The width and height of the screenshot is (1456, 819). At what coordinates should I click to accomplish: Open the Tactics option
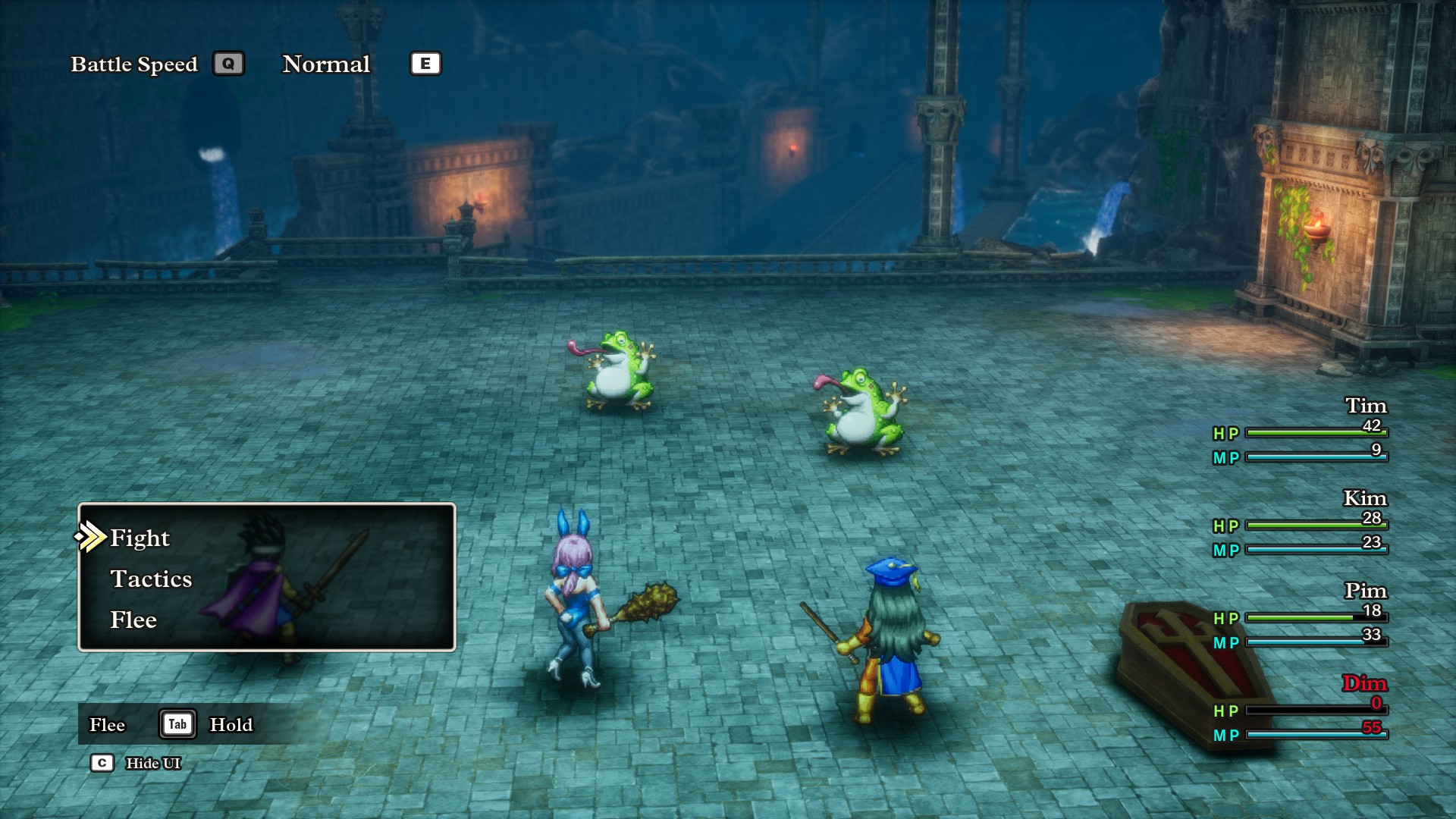click(151, 579)
